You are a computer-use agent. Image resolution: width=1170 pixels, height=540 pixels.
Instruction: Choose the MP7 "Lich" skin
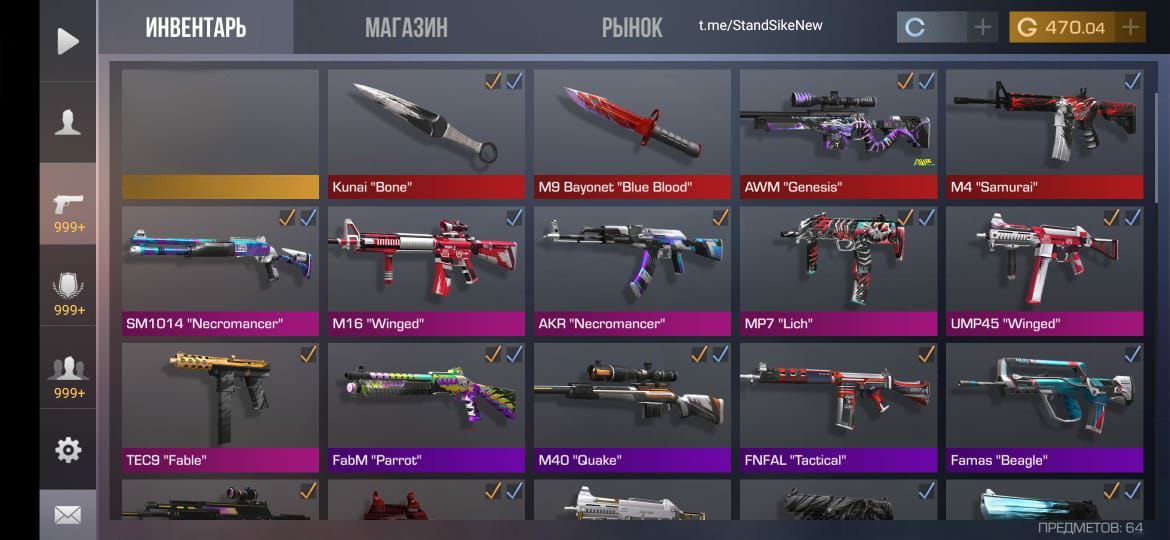pos(838,269)
